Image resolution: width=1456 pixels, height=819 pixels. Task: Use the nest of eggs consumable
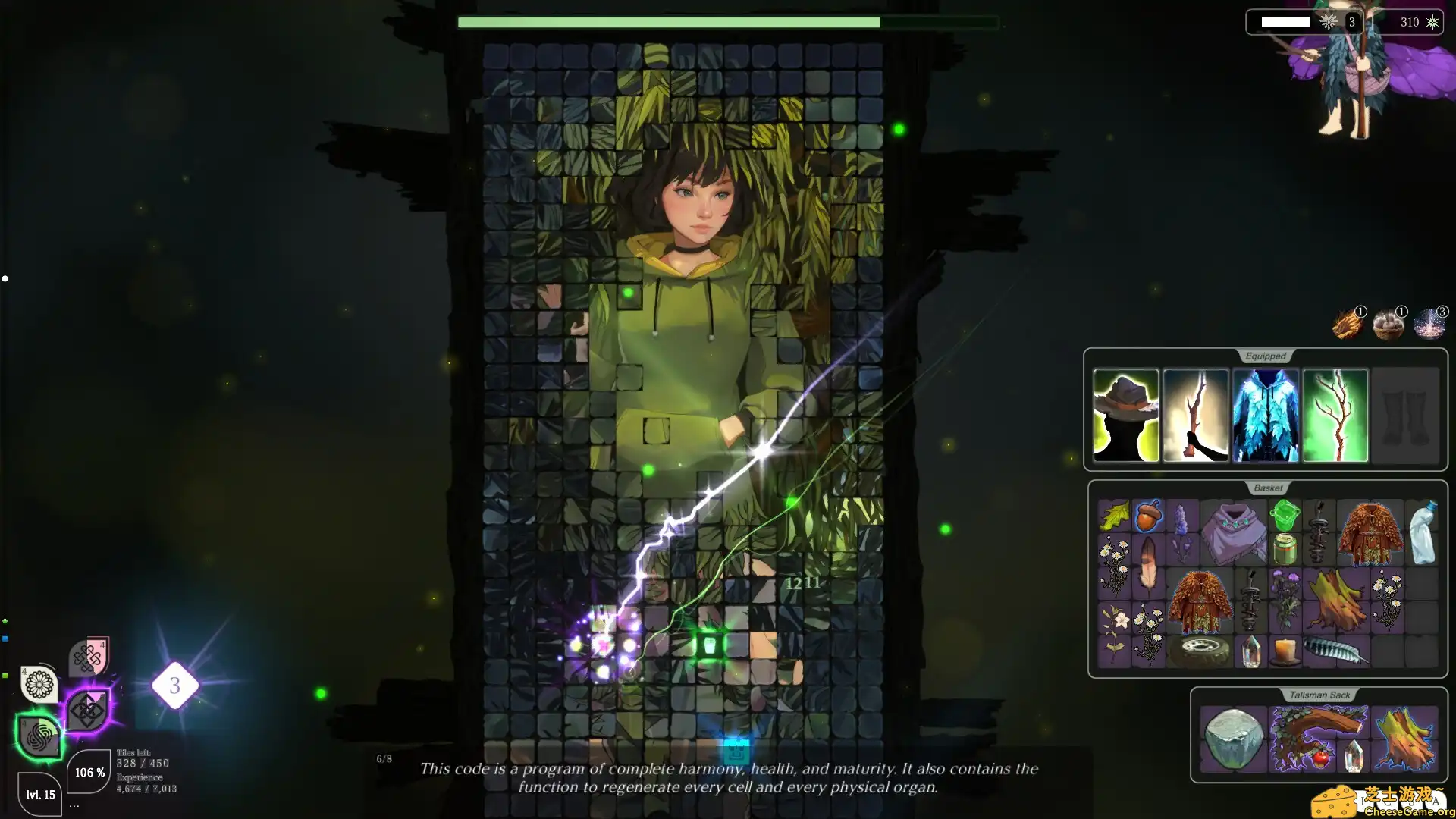click(x=1390, y=325)
